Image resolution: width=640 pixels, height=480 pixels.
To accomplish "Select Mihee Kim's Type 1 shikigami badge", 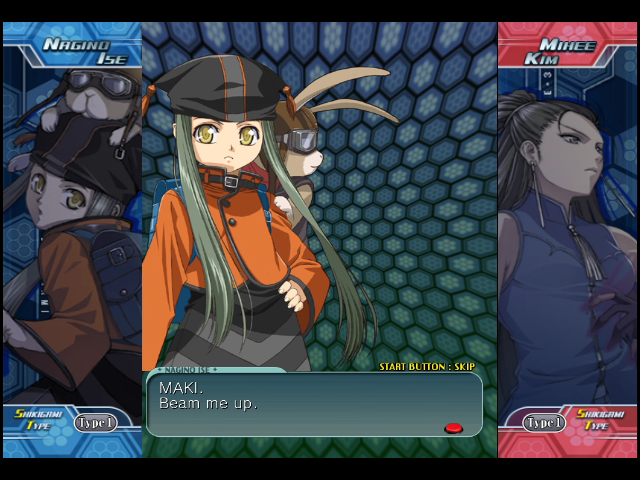I will 544,423.
